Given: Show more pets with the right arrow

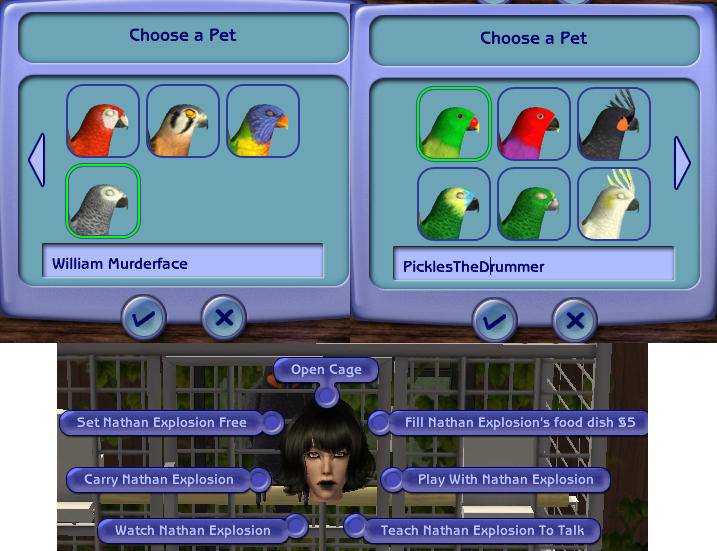Looking at the screenshot, I should (x=683, y=163).
